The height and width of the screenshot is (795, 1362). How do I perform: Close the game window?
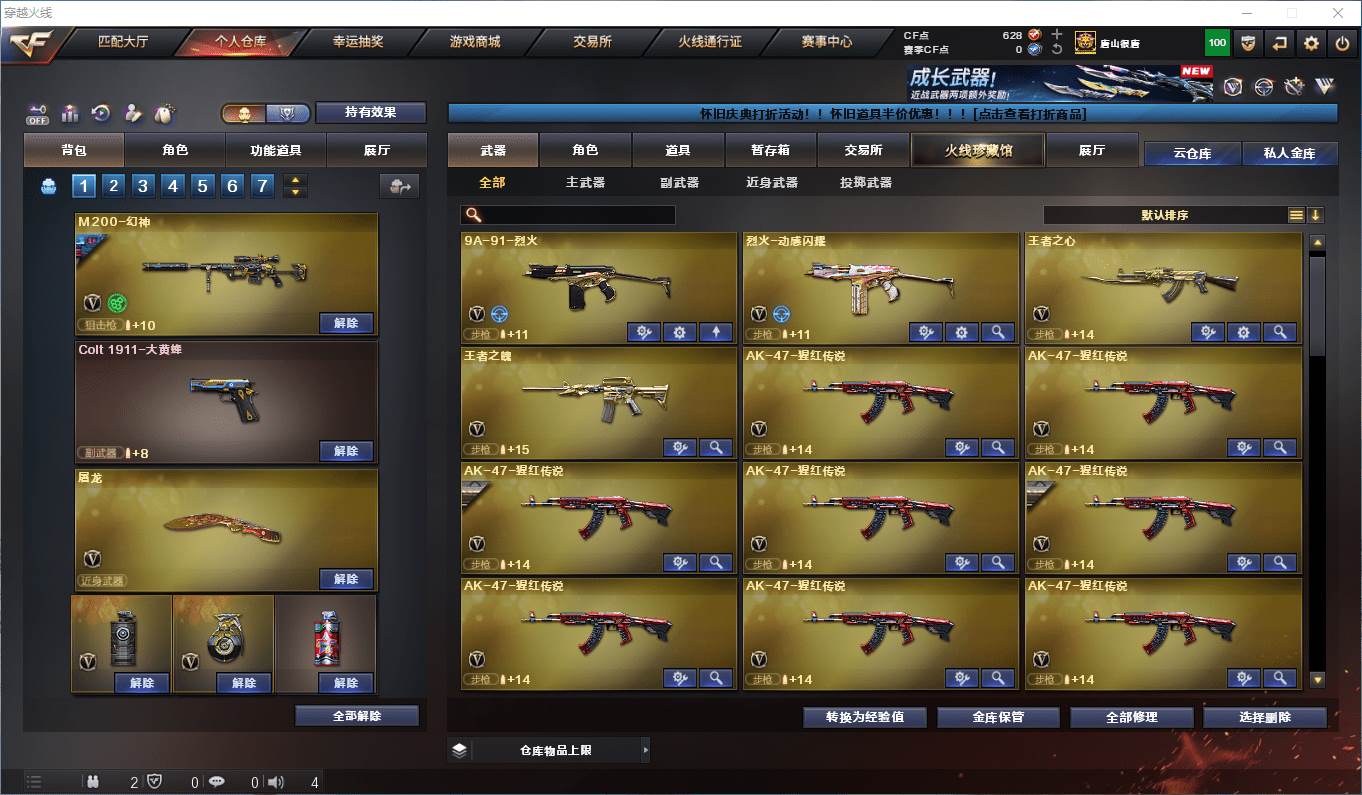(1338, 13)
